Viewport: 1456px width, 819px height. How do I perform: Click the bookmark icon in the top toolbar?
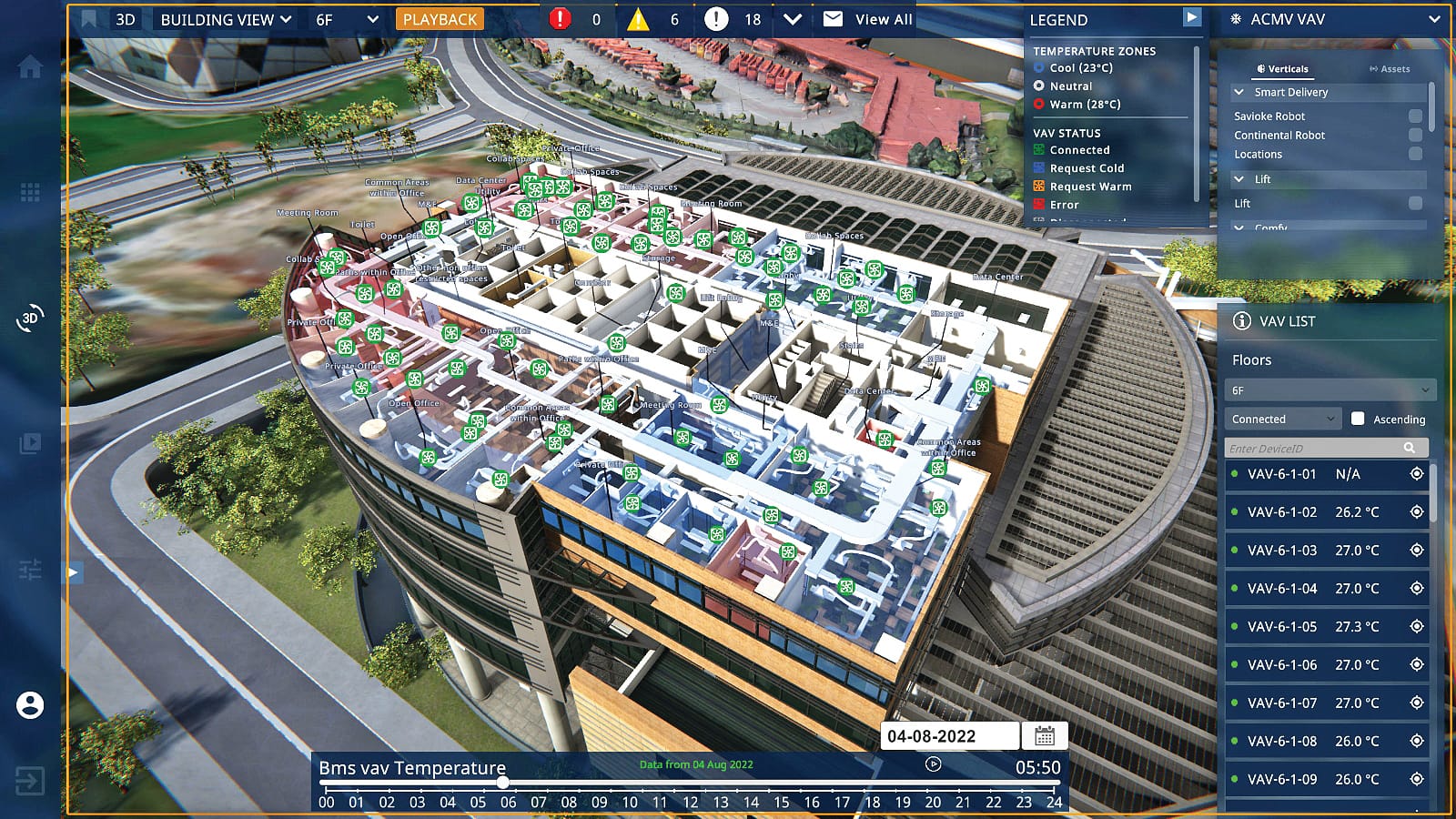pyautogui.click(x=86, y=17)
